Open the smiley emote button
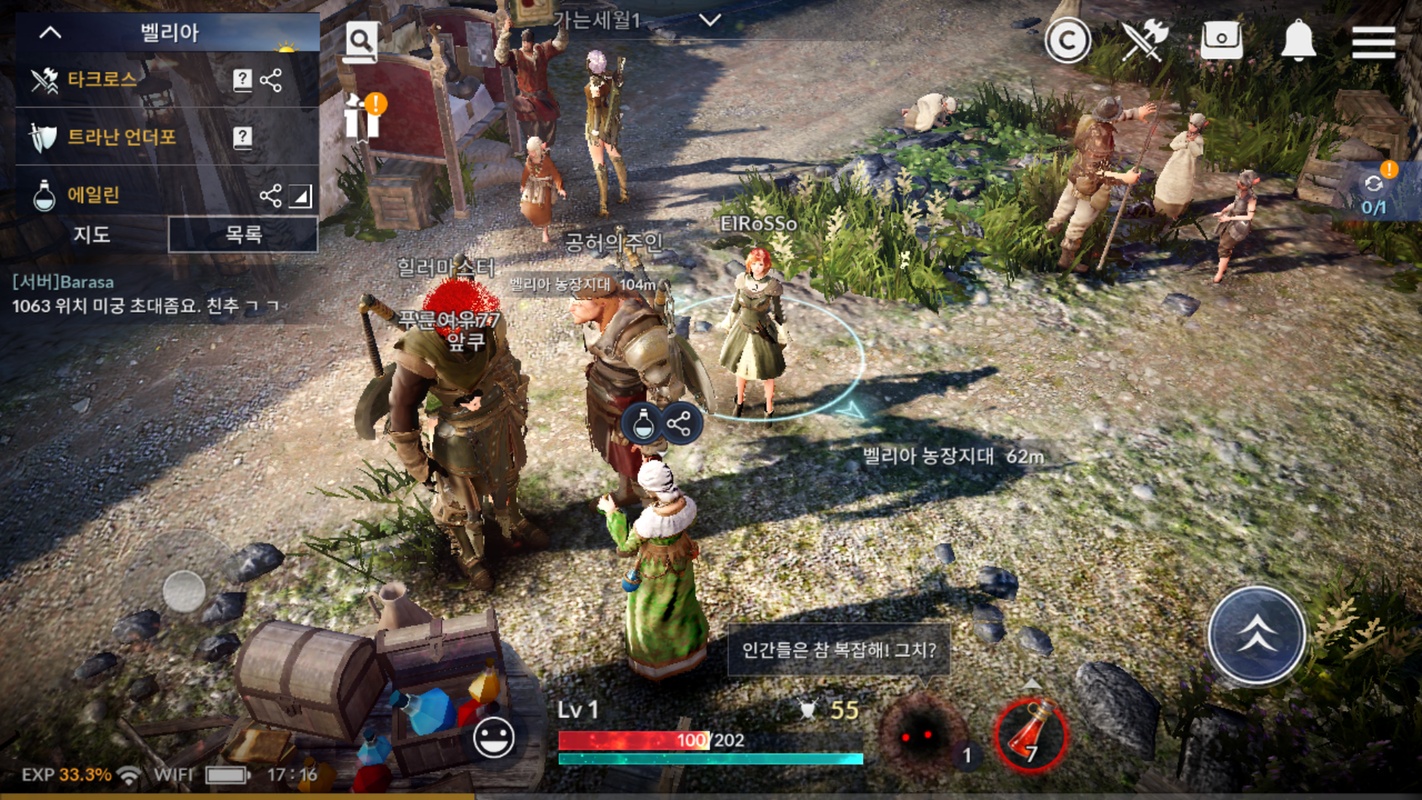Image resolution: width=1422 pixels, height=800 pixels. 493,738
